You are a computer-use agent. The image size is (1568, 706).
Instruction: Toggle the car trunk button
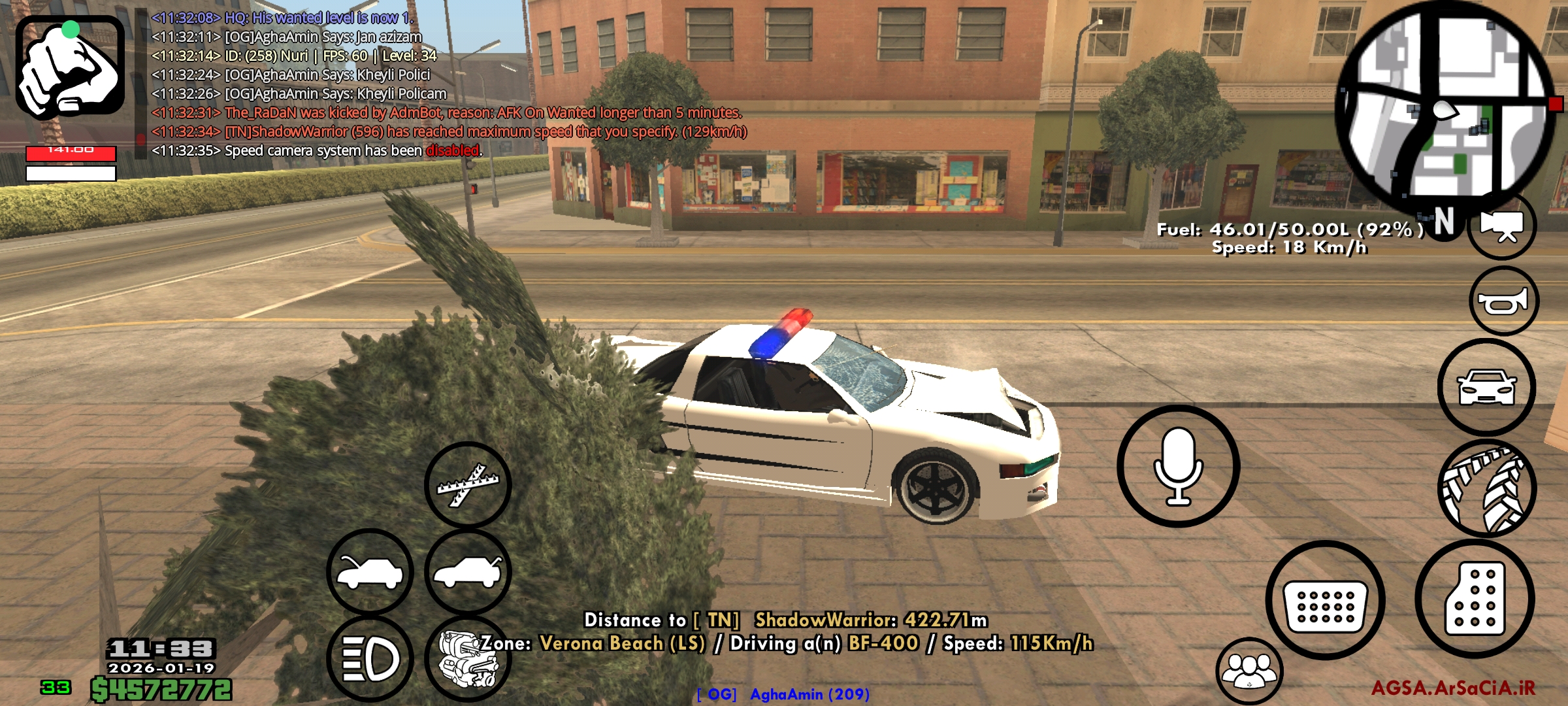(x=468, y=573)
